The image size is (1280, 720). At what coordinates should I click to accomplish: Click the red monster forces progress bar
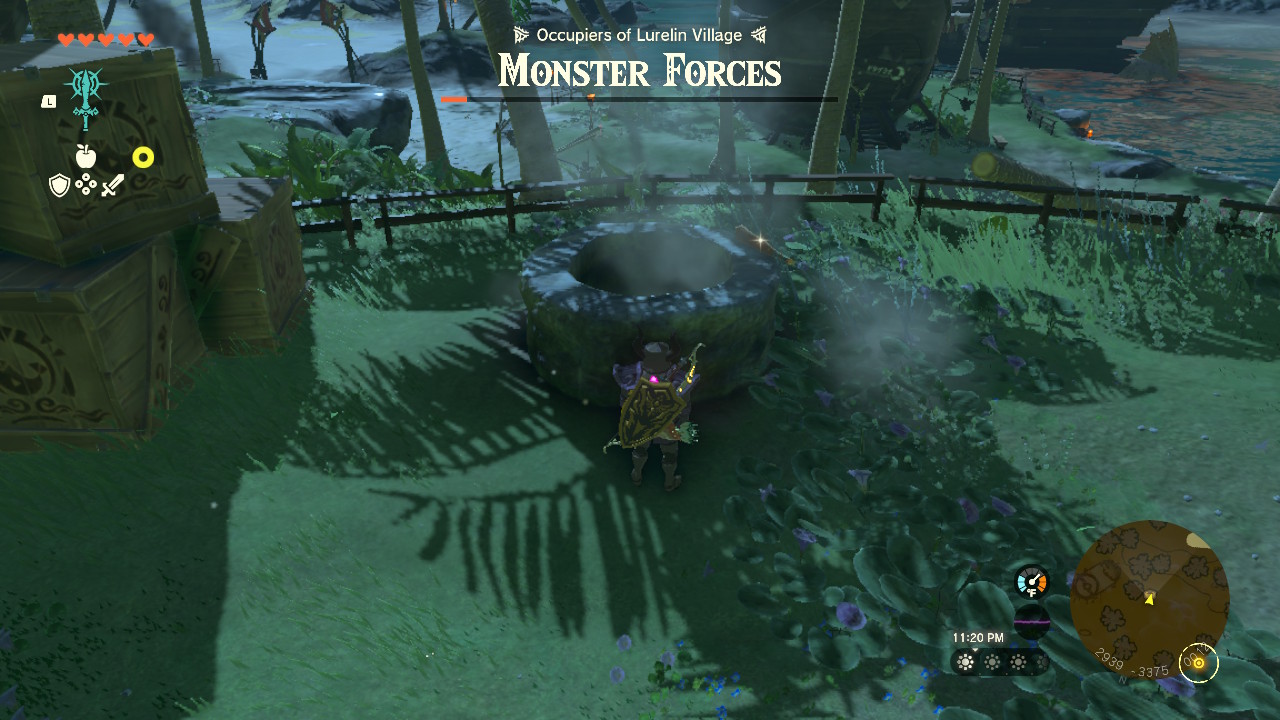(456, 100)
